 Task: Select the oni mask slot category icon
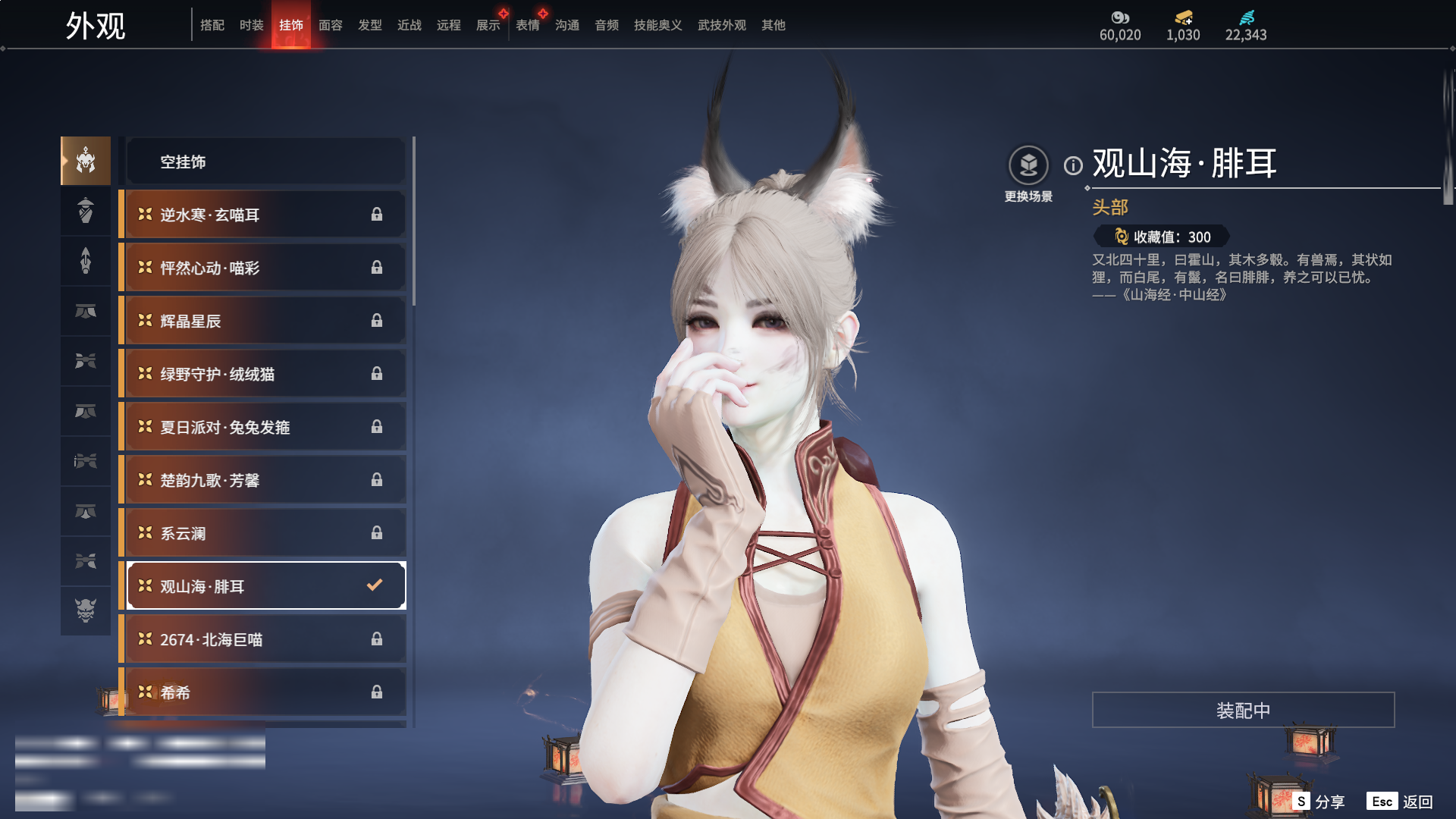(86, 610)
